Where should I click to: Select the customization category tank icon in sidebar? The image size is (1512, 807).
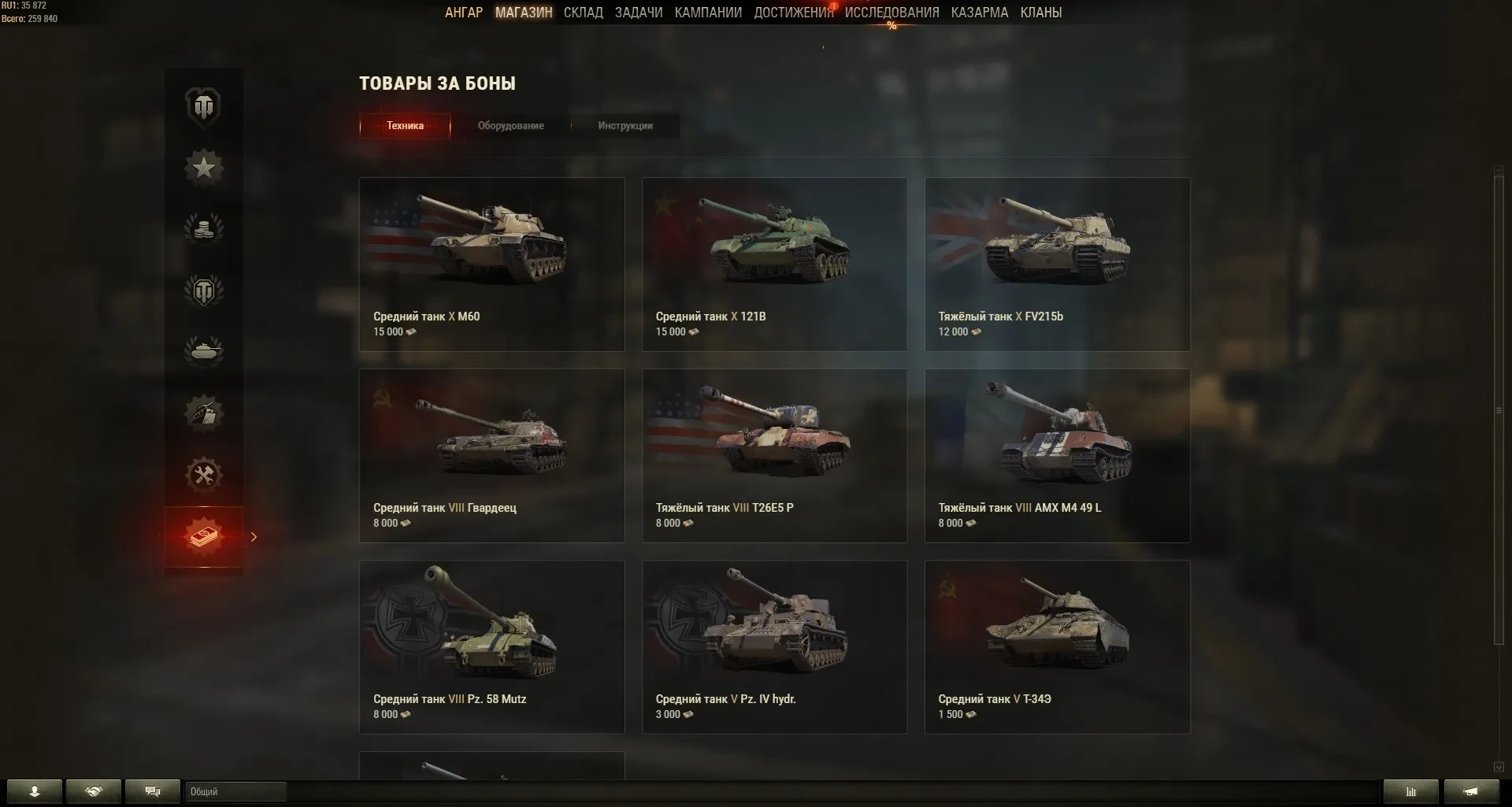(205, 413)
